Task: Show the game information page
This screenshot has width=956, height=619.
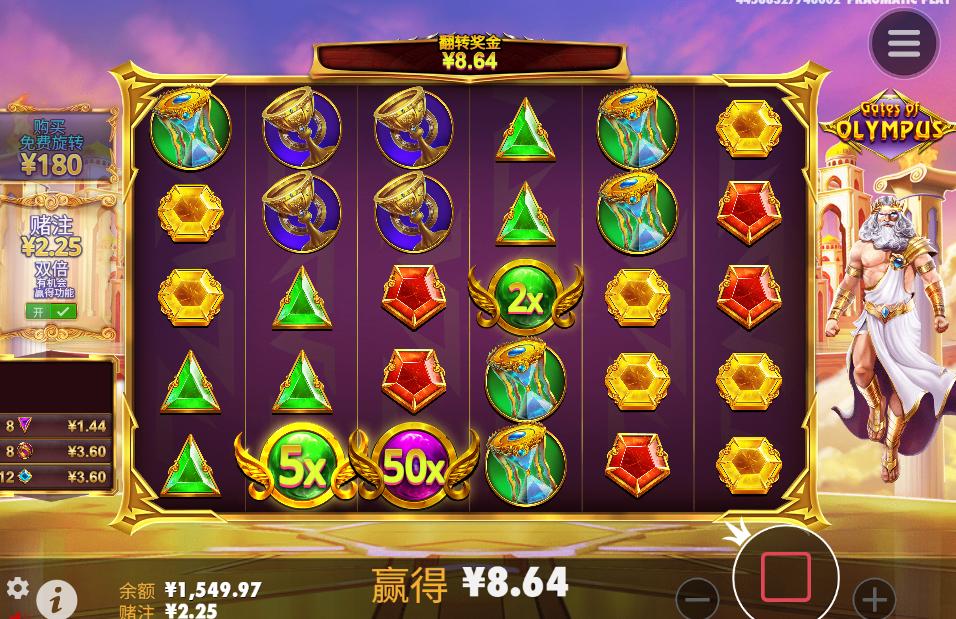Action: tap(57, 599)
